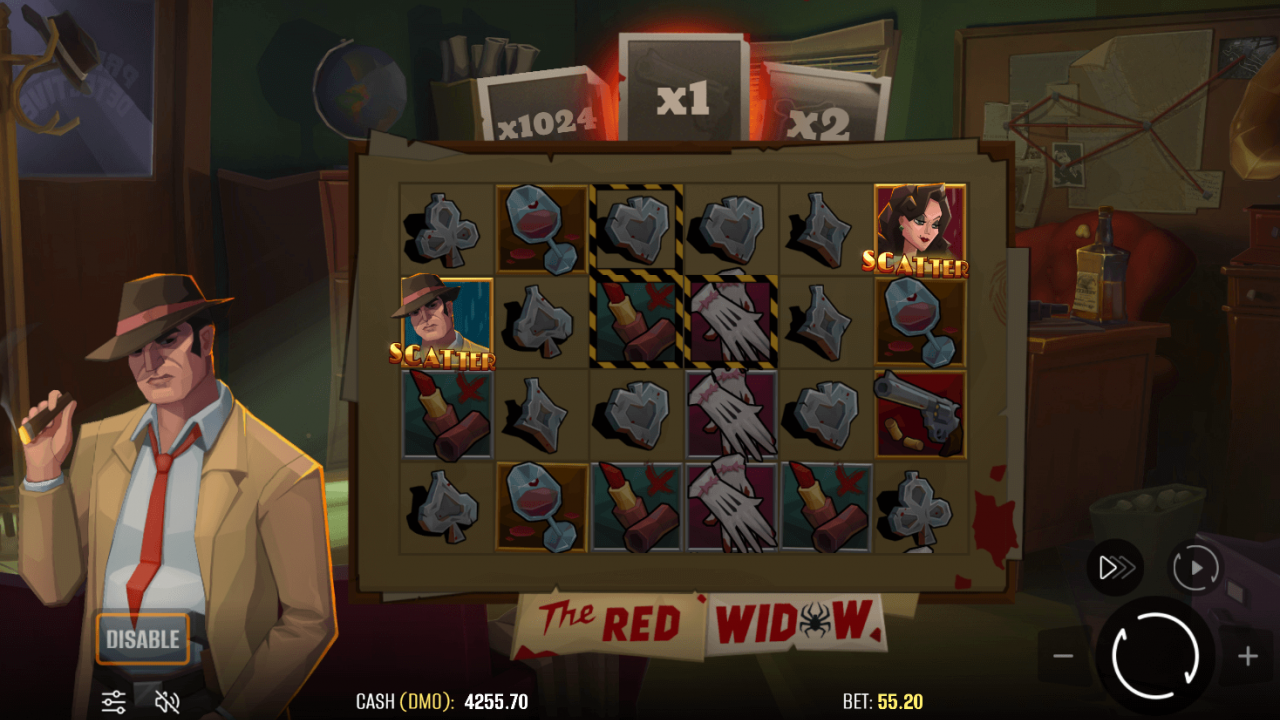Decrease the bet with the minus control
The image size is (1280, 720).
click(1064, 657)
